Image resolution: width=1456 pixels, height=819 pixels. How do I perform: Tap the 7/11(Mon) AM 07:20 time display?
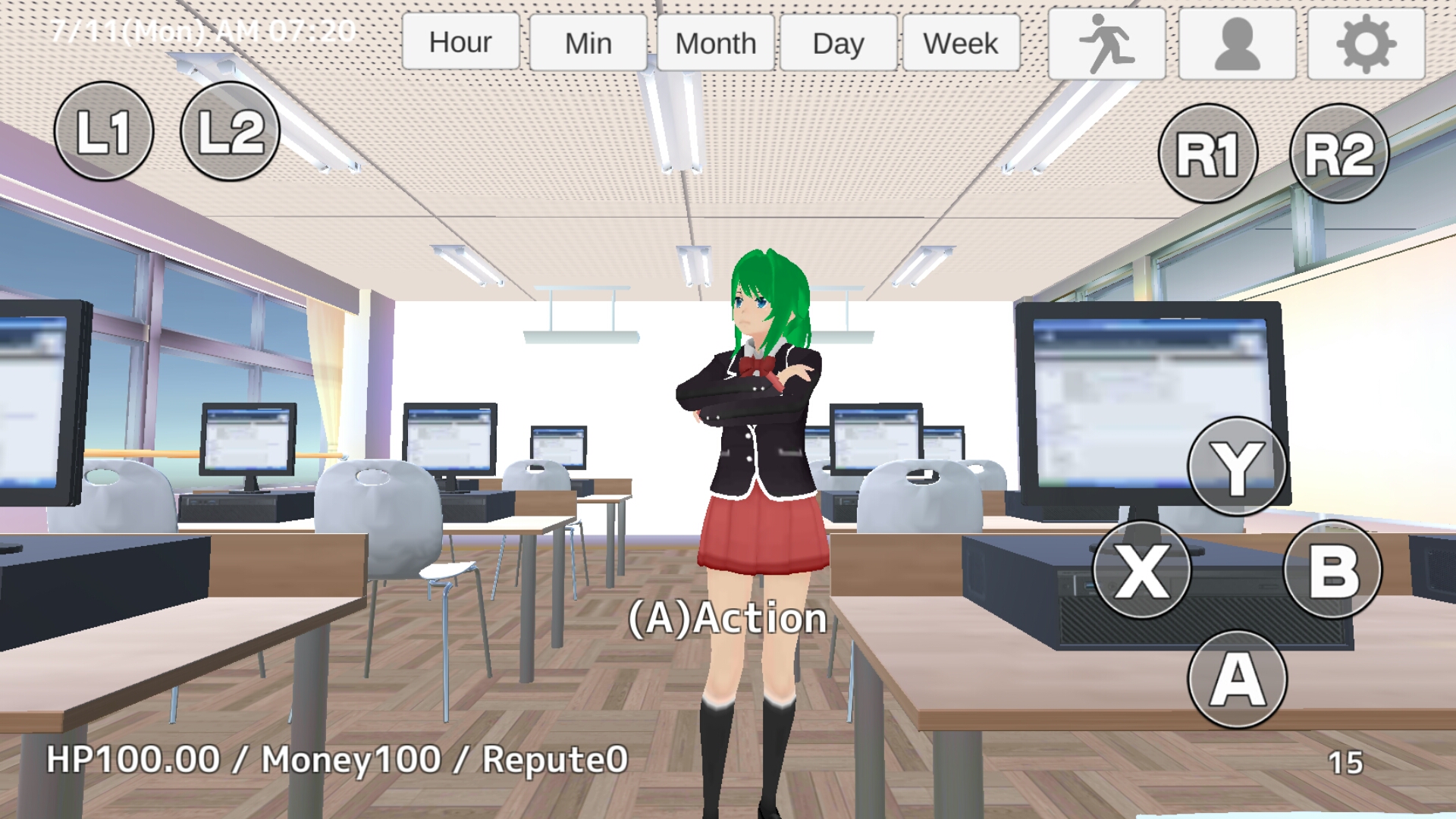(x=203, y=29)
